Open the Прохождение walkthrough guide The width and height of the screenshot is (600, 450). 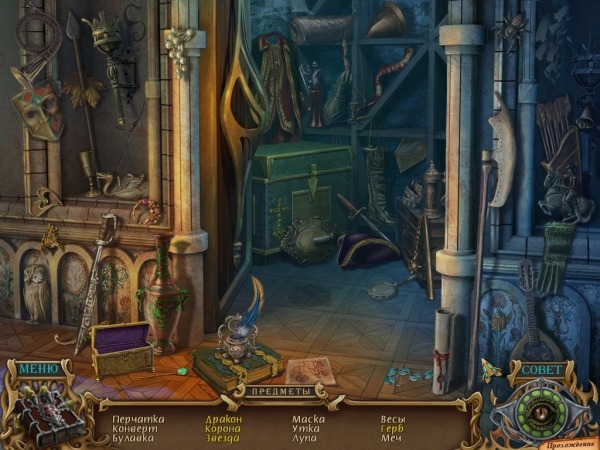tap(566, 441)
